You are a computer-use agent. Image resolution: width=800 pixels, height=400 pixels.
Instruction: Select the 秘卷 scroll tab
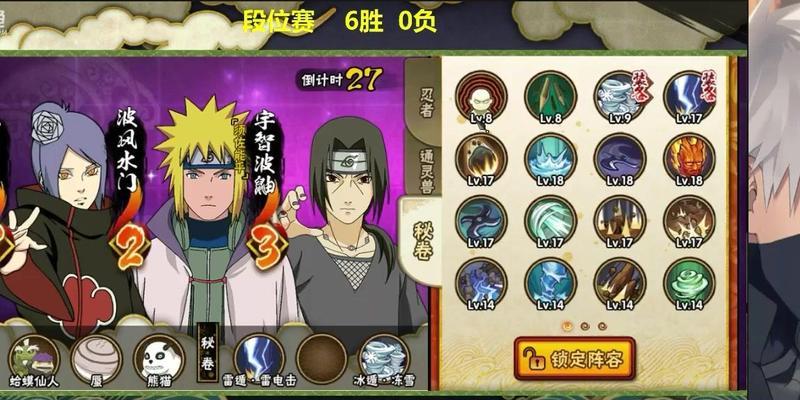(x=423, y=233)
